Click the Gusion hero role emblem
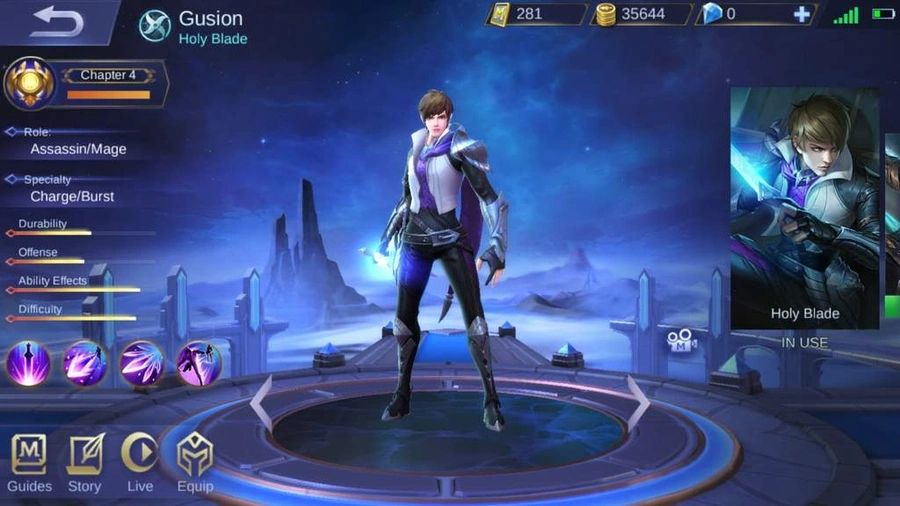 [x=154, y=25]
